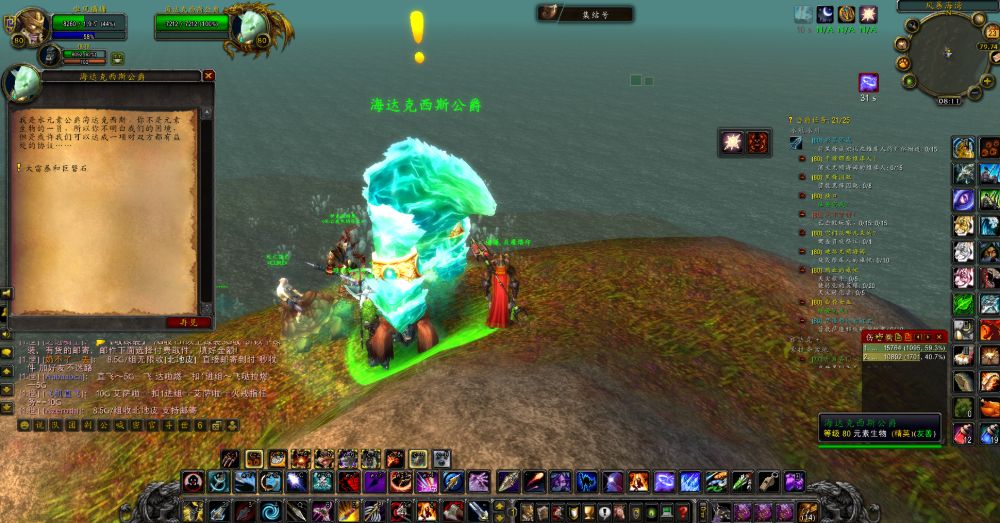
Task: Activate the red demon face ability icon
Action: pyautogui.click(x=757, y=142)
